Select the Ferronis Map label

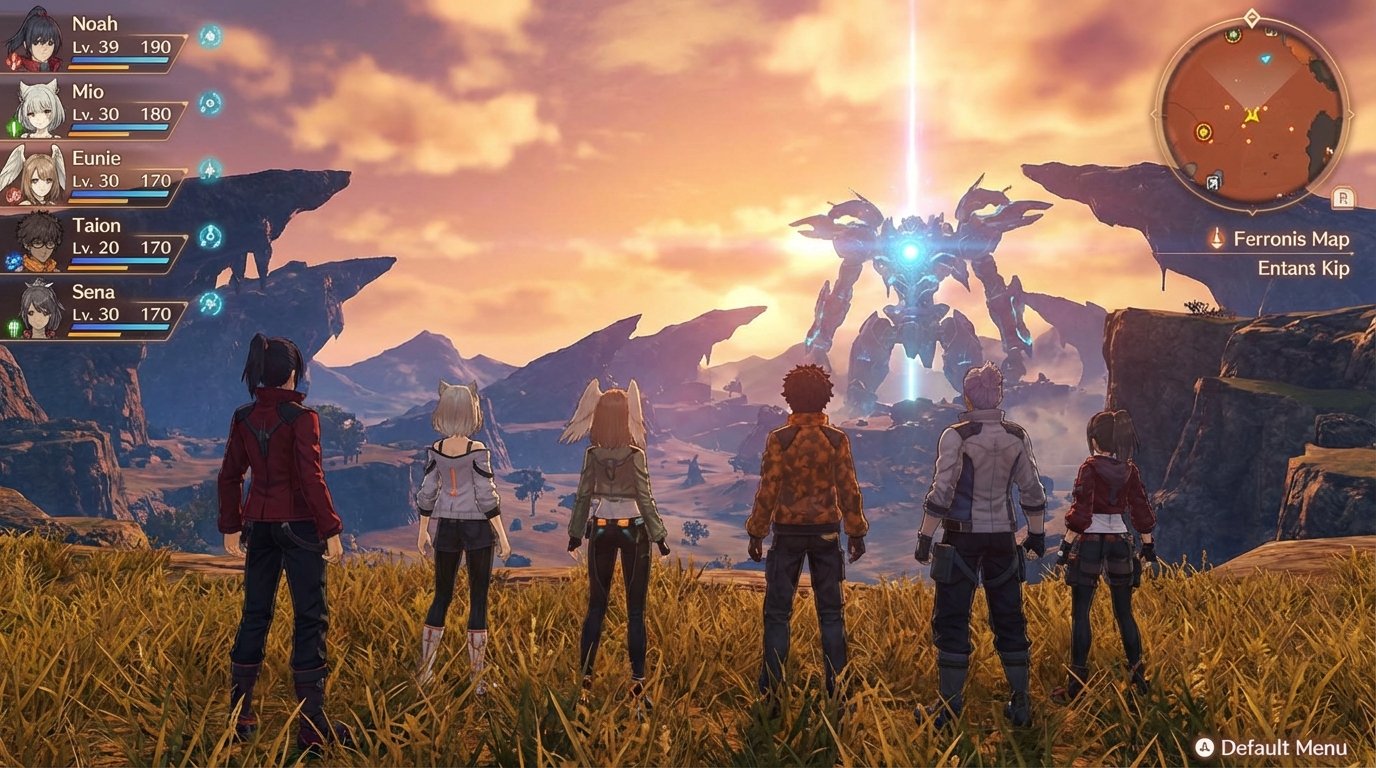1290,238
